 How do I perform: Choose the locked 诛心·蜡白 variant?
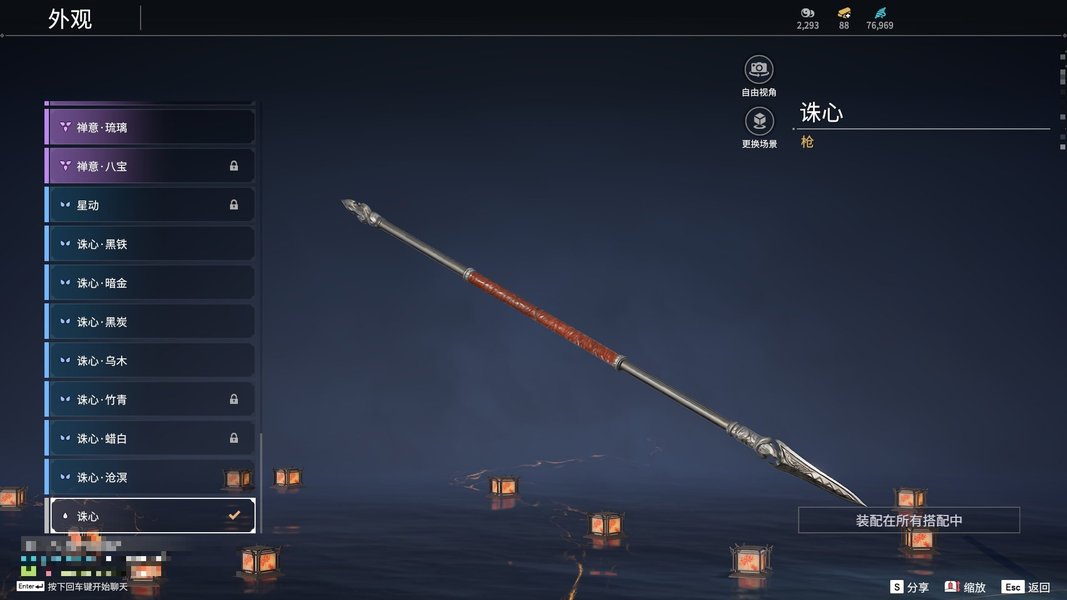[150, 438]
